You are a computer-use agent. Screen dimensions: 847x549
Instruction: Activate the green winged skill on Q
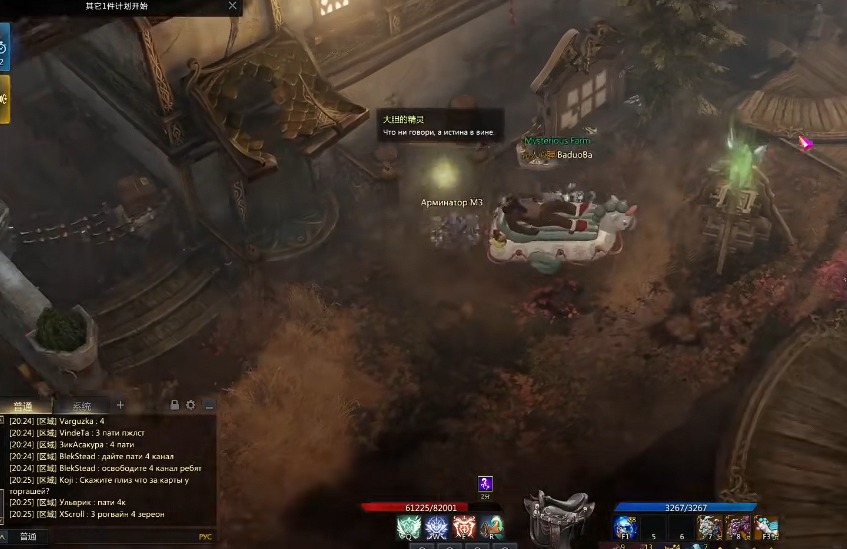(408, 527)
